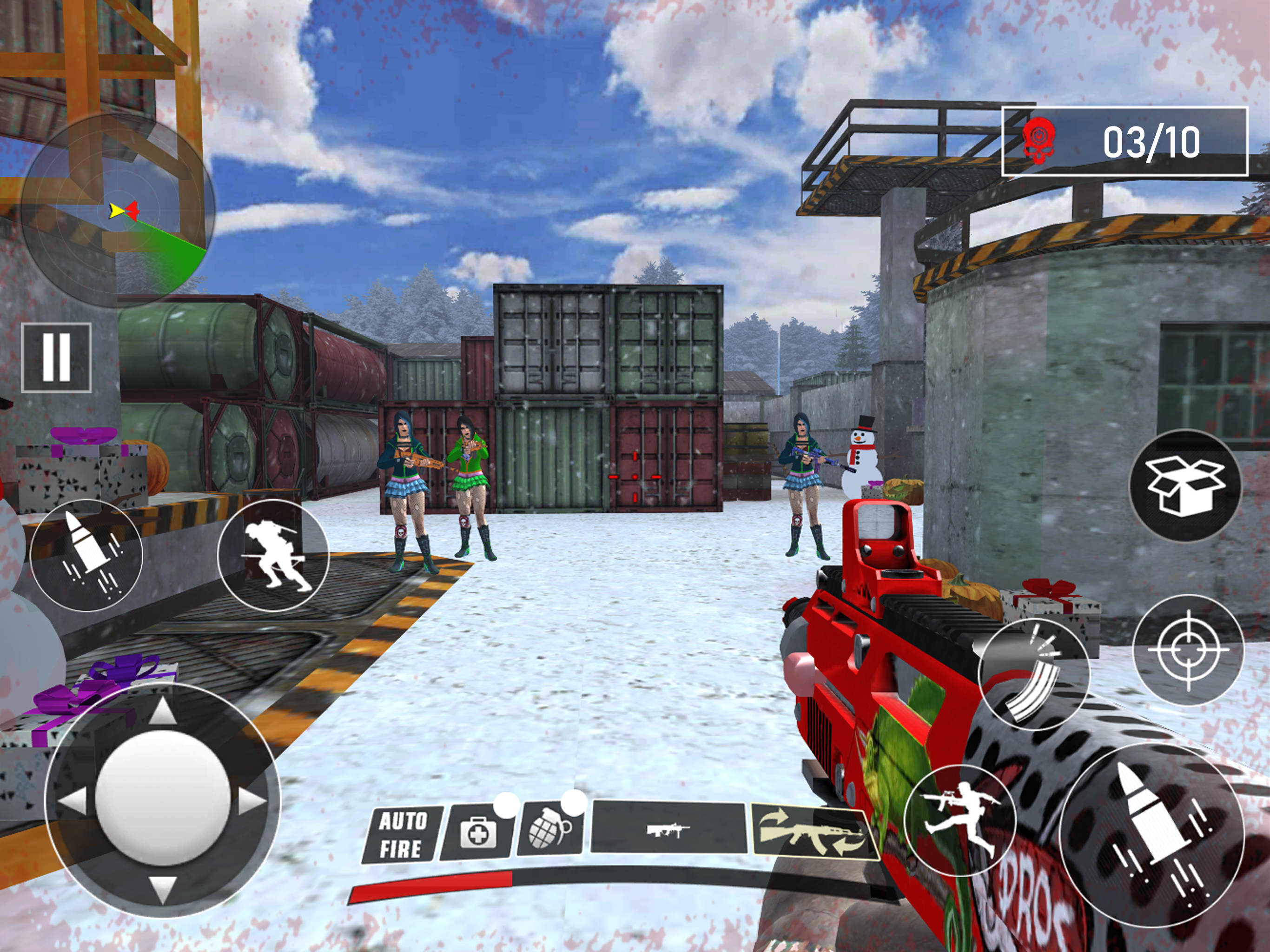Pause the game with the pause button
The width and height of the screenshot is (1270, 952).
56,357
